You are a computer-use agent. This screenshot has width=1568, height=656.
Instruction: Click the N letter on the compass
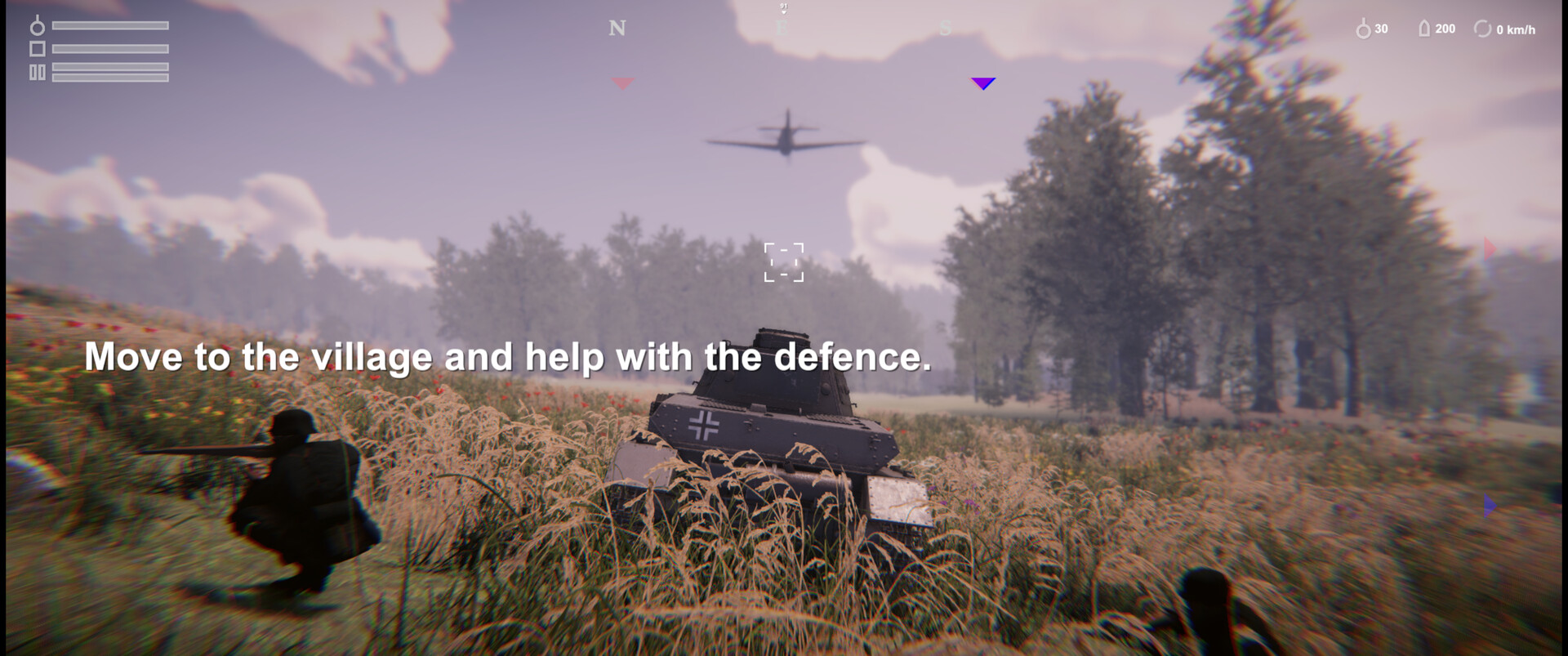click(617, 29)
